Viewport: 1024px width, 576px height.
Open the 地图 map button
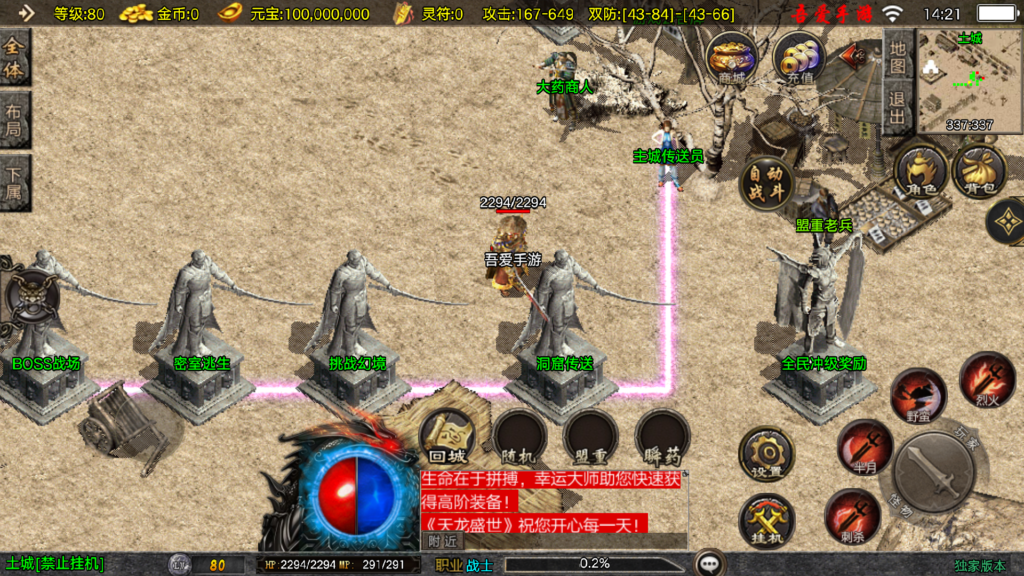click(x=897, y=55)
